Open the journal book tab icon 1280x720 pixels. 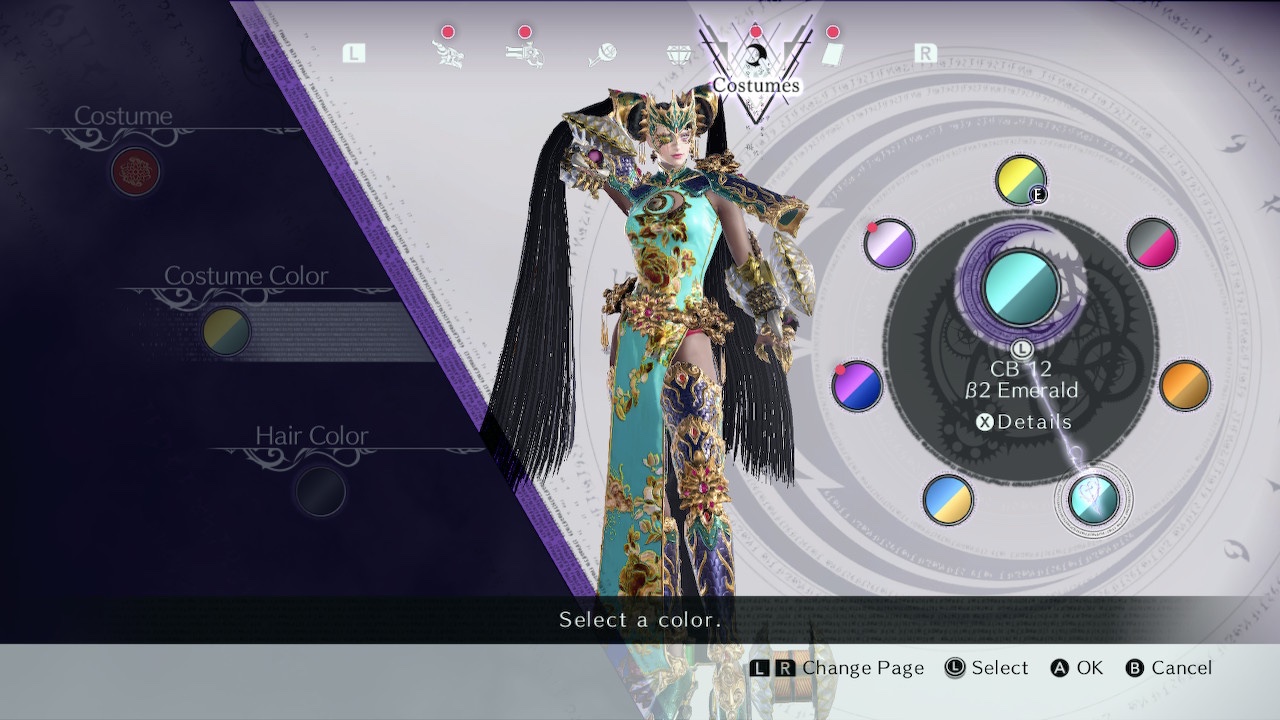coord(834,57)
